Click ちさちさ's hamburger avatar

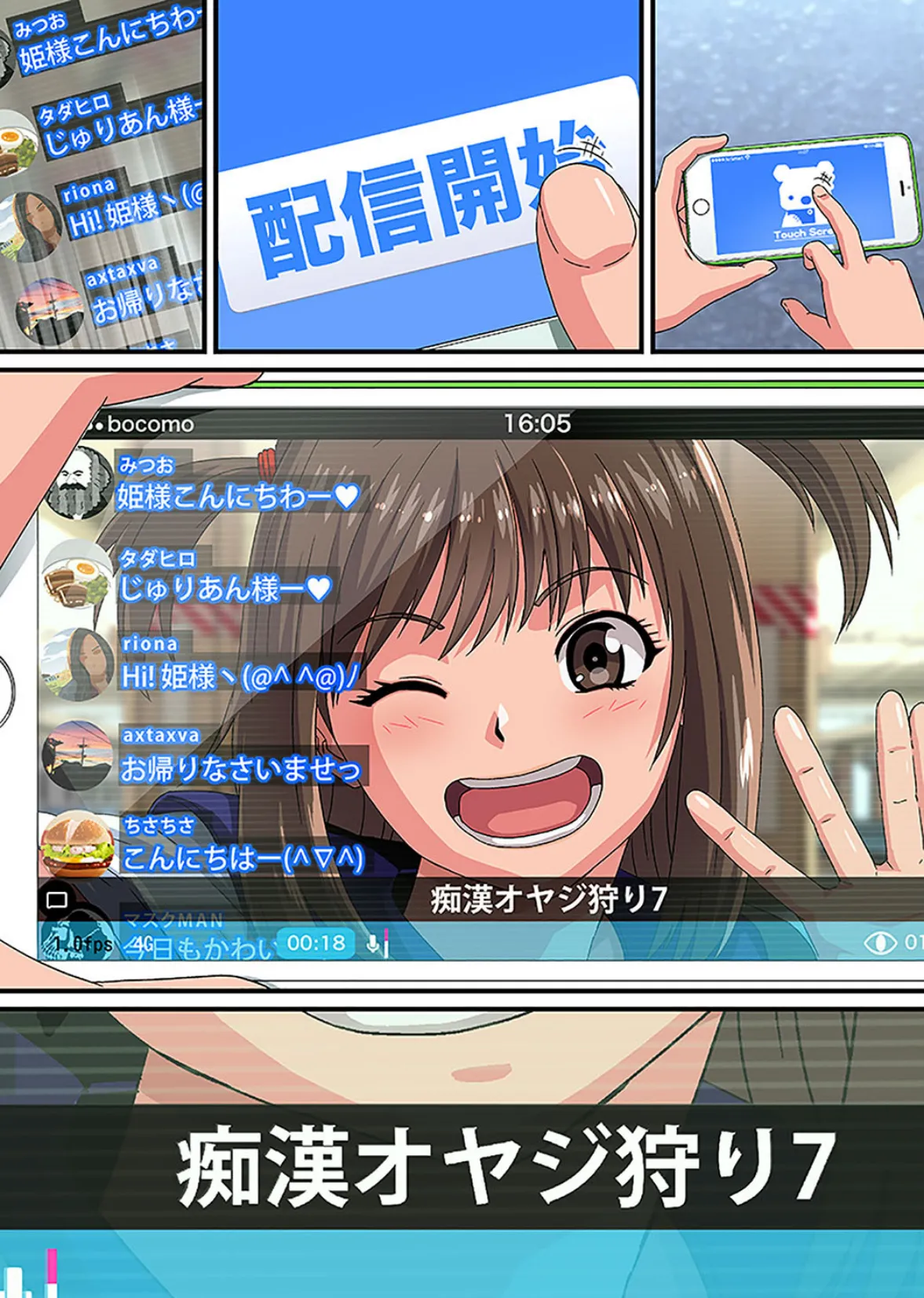[x=77, y=845]
